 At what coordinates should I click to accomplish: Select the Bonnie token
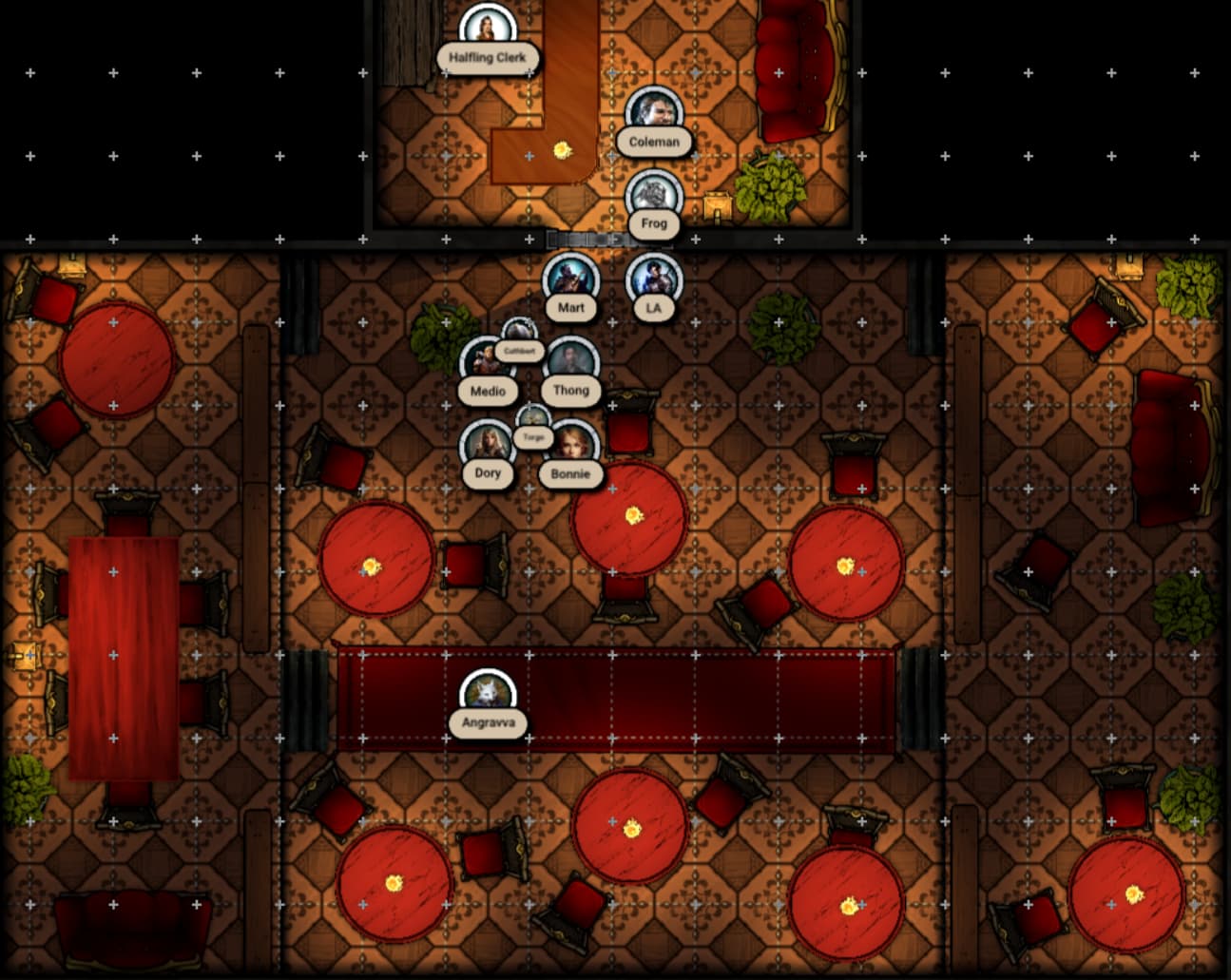point(571,445)
